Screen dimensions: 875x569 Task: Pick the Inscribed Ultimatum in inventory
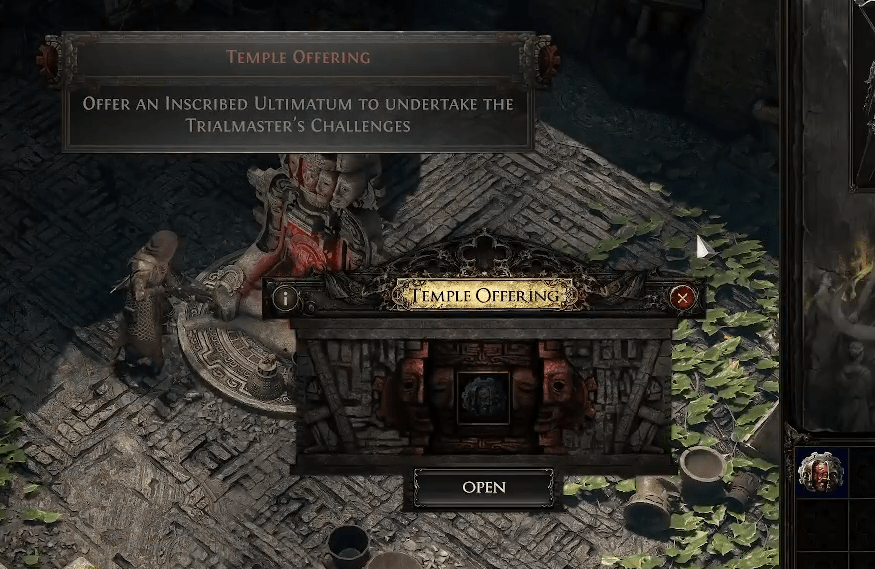coord(821,471)
